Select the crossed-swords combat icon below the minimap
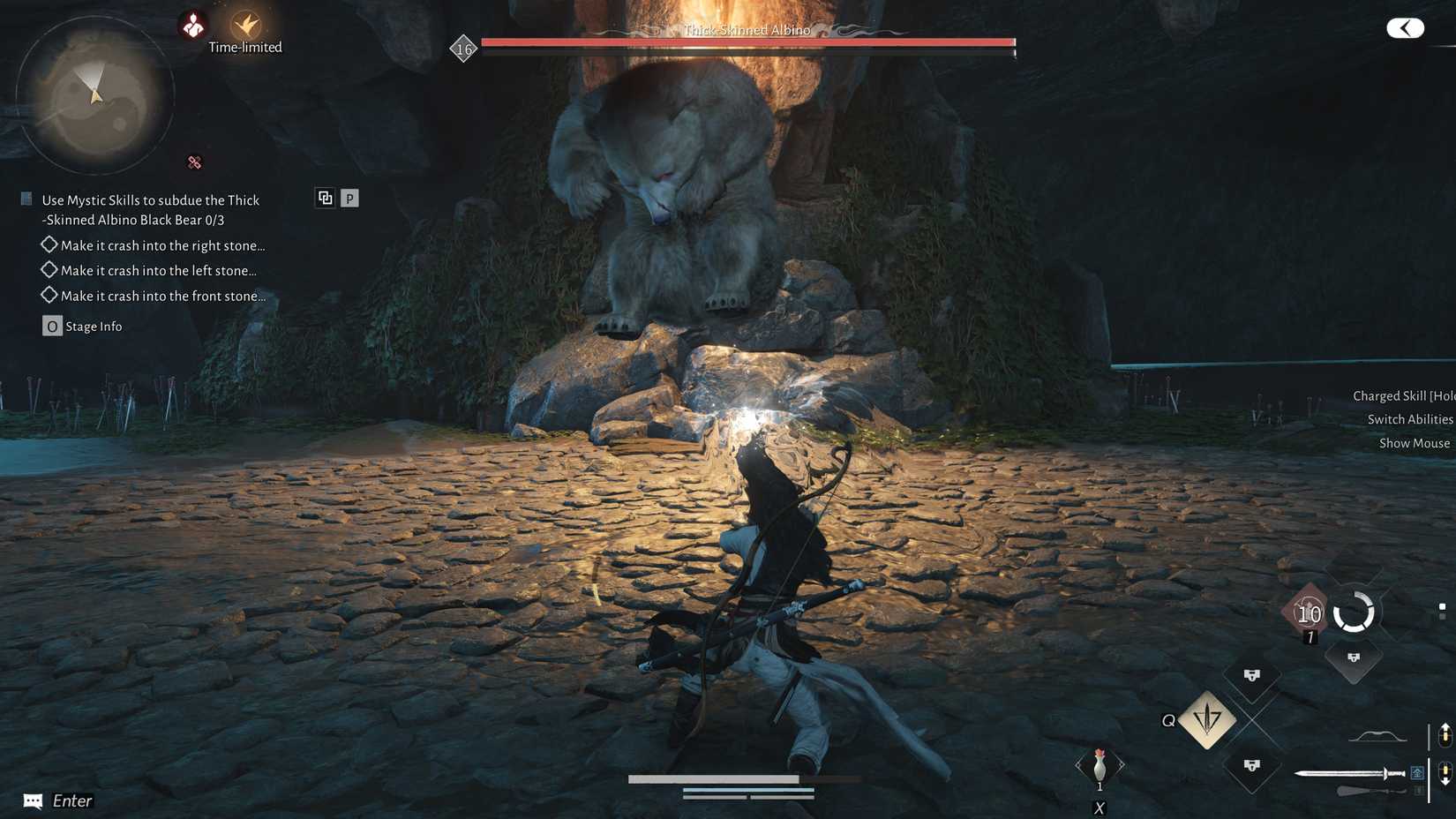 point(193,162)
